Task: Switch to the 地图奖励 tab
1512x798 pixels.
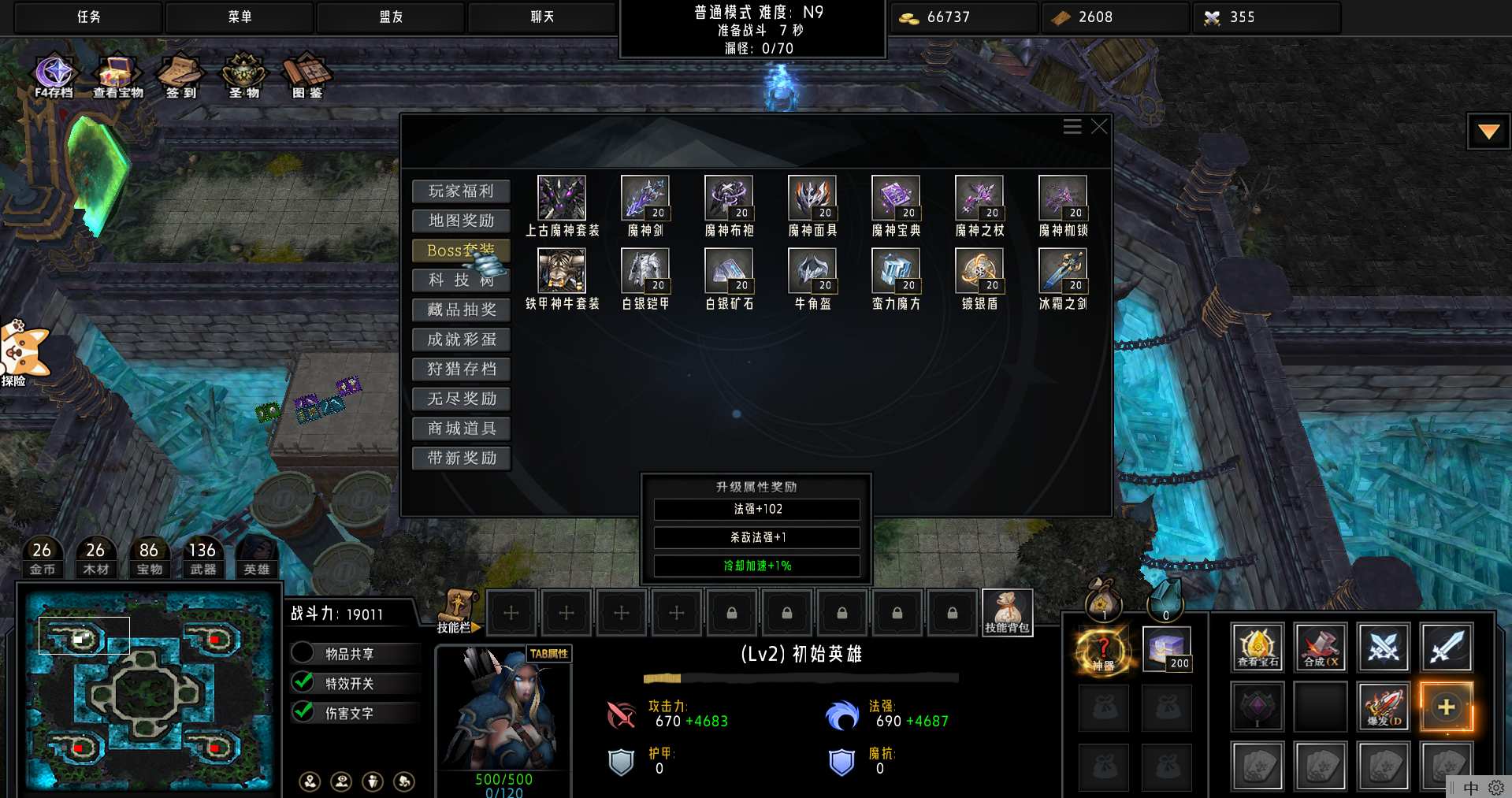Action: 461,221
